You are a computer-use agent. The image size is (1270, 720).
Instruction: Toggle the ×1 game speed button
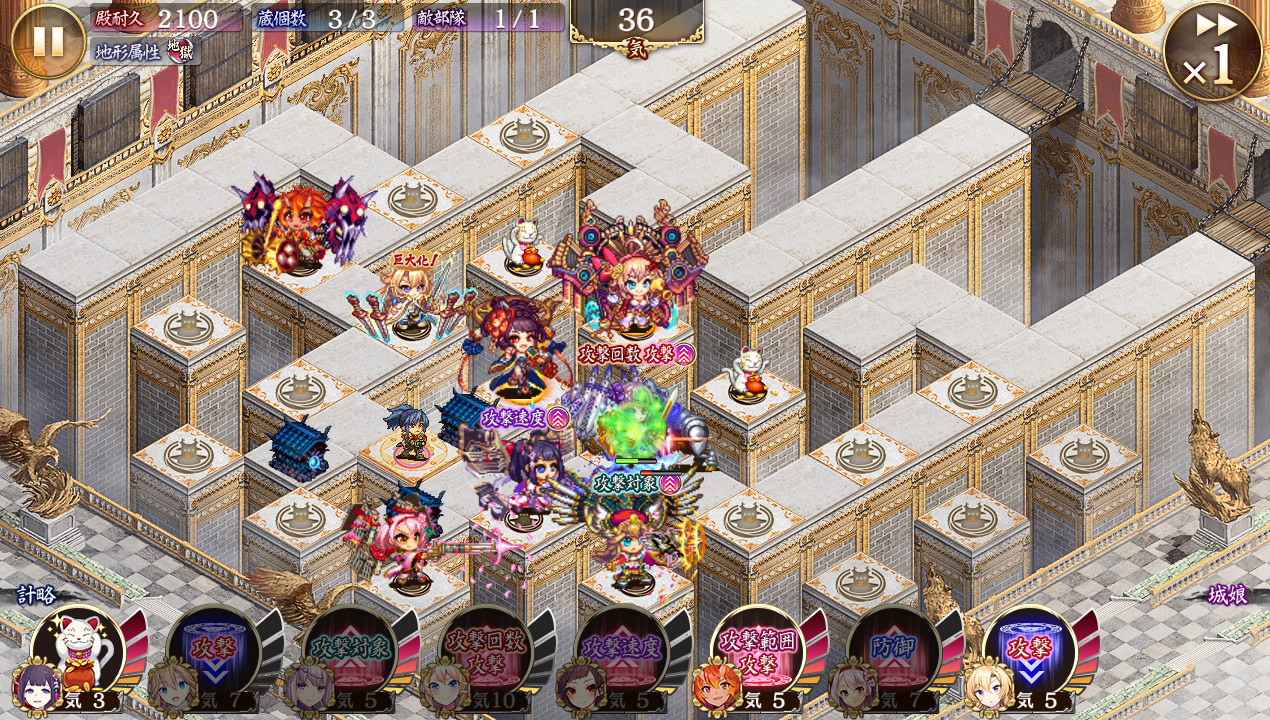1211,52
